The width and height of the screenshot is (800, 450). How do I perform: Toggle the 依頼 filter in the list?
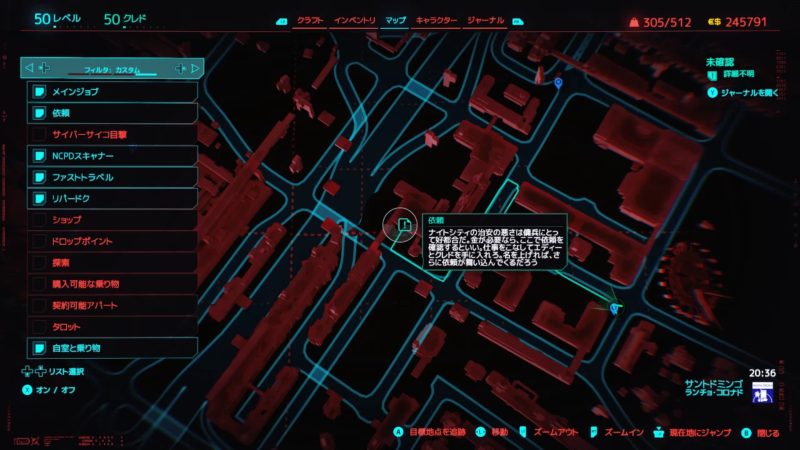click(112, 113)
